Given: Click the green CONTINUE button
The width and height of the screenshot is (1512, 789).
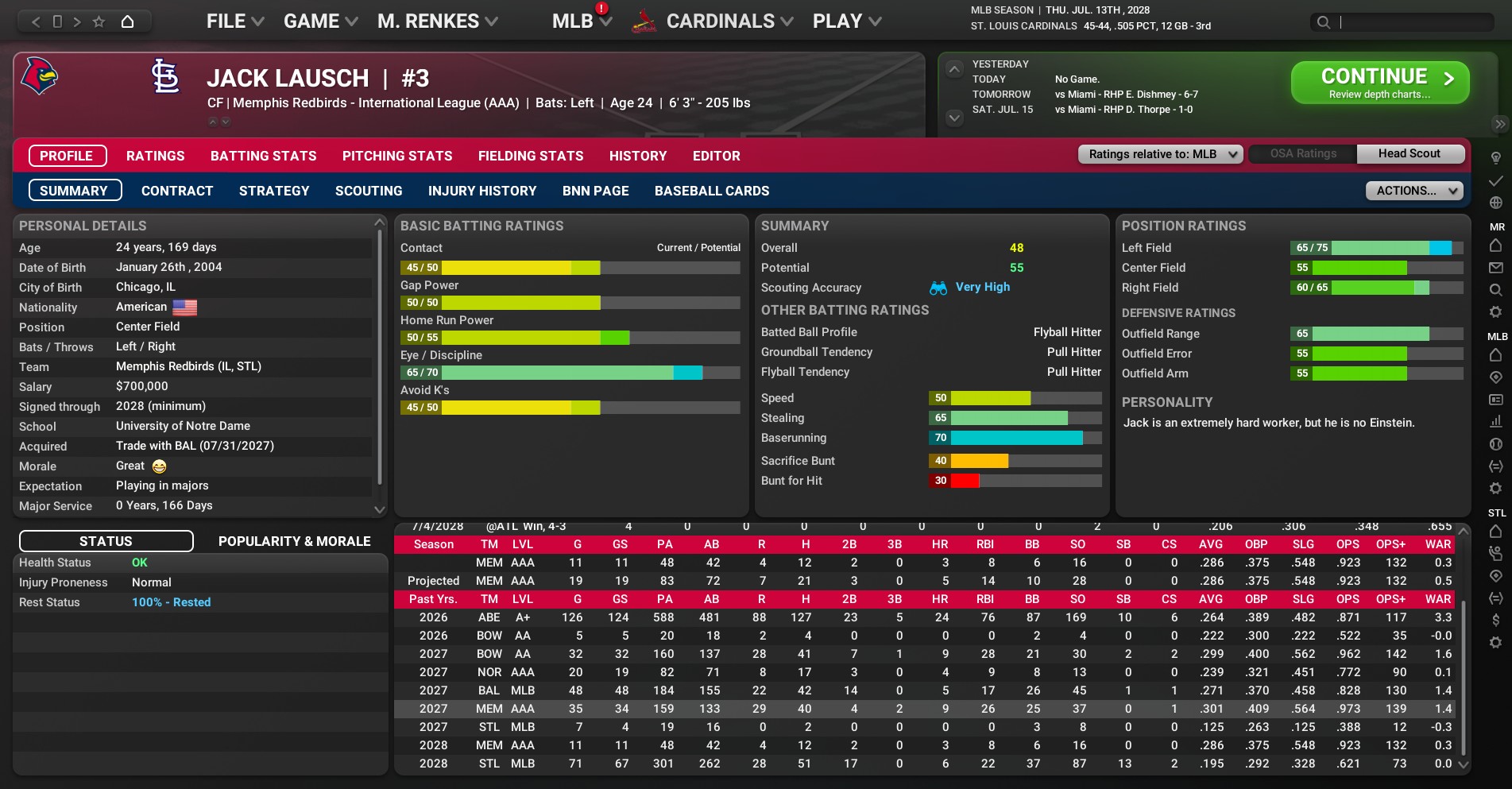Looking at the screenshot, I should coord(1379,83).
